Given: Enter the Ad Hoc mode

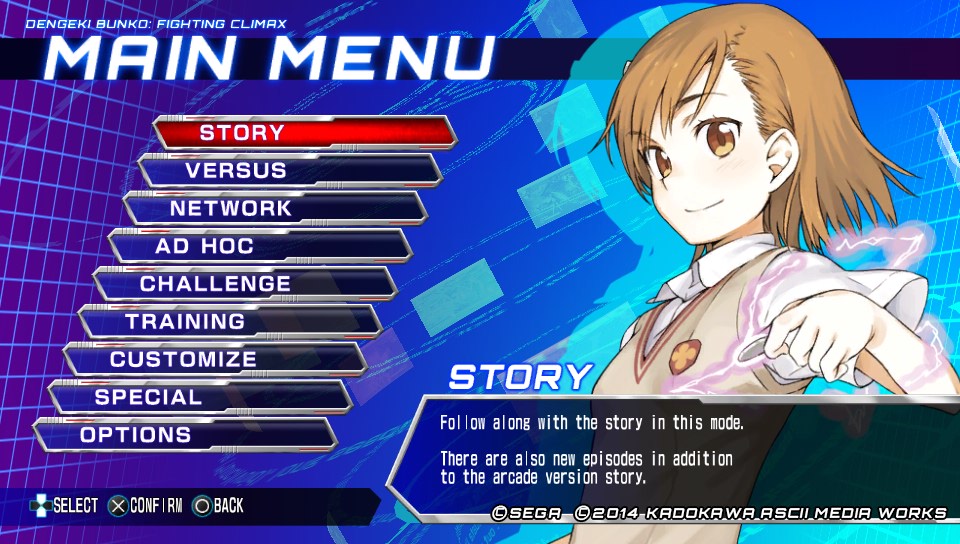Looking at the screenshot, I should click(x=259, y=246).
